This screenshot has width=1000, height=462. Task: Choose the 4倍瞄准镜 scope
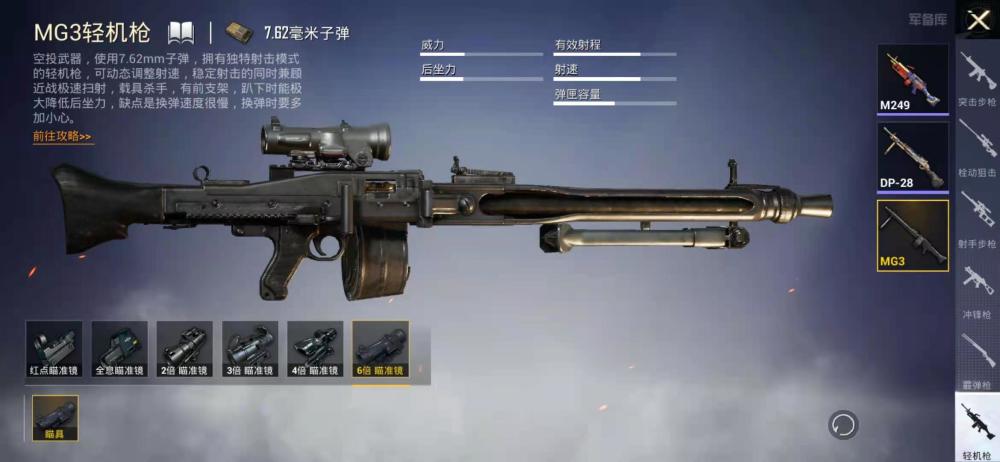click(x=315, y=350)
